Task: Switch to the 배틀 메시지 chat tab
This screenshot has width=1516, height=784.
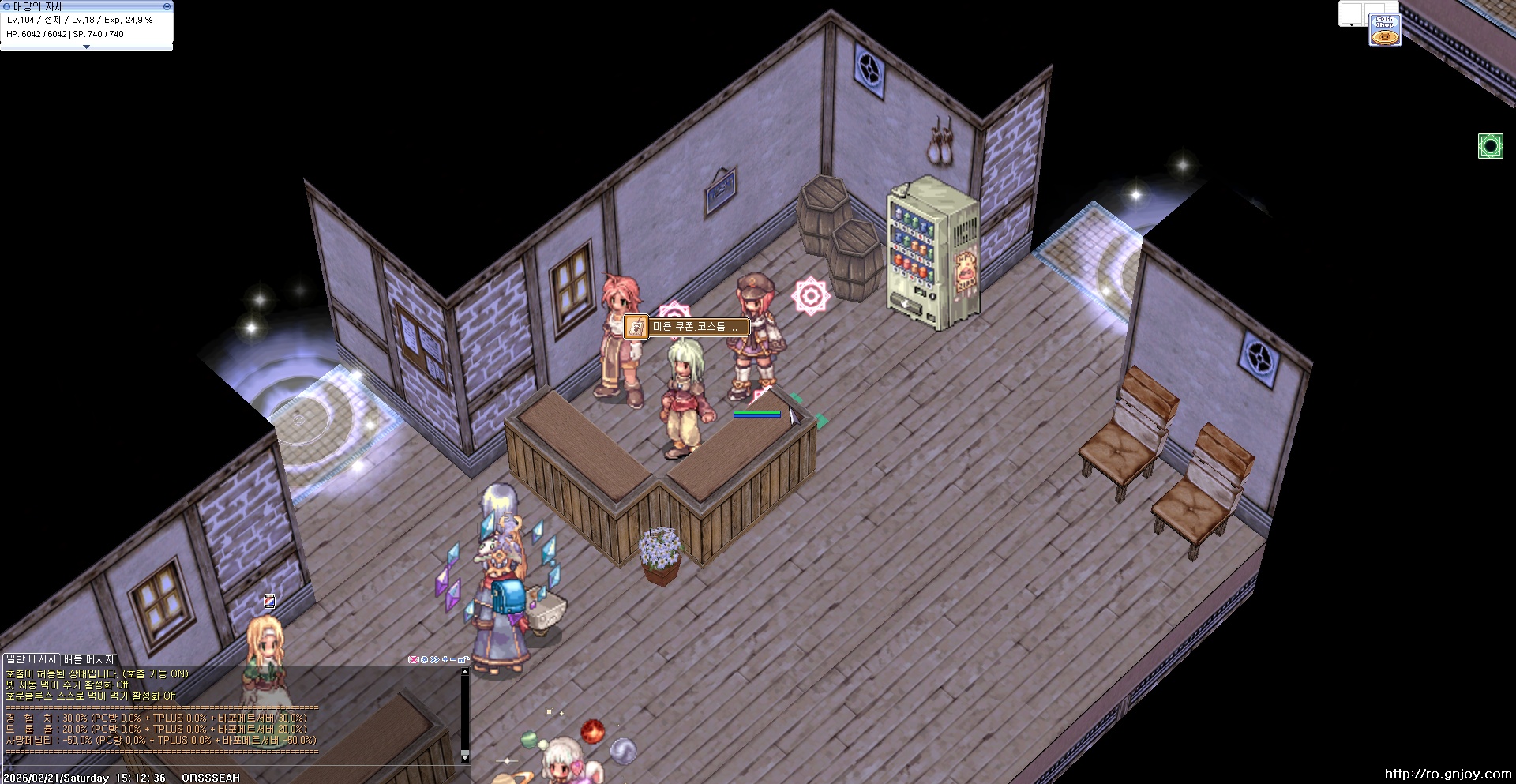Action: point(89,659)
